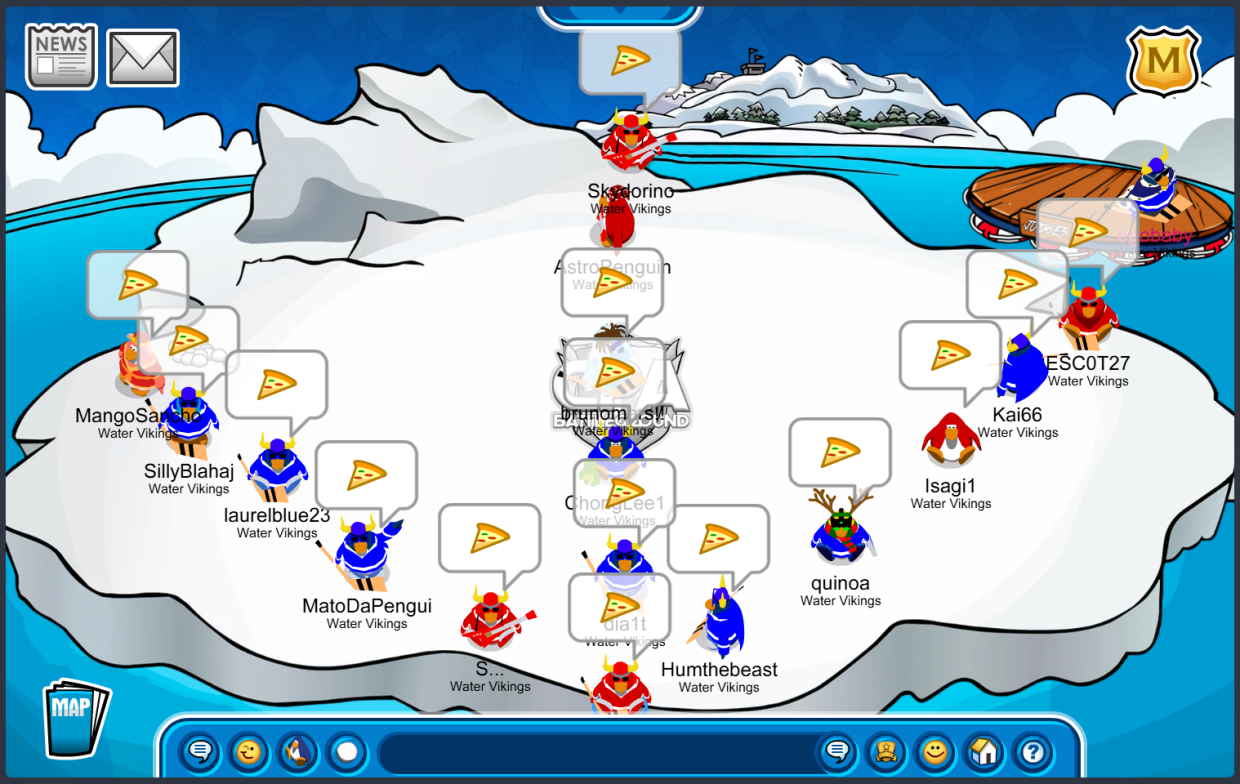Open the island Map
Screen dimensions: 1240x784
tap(76, 718)
